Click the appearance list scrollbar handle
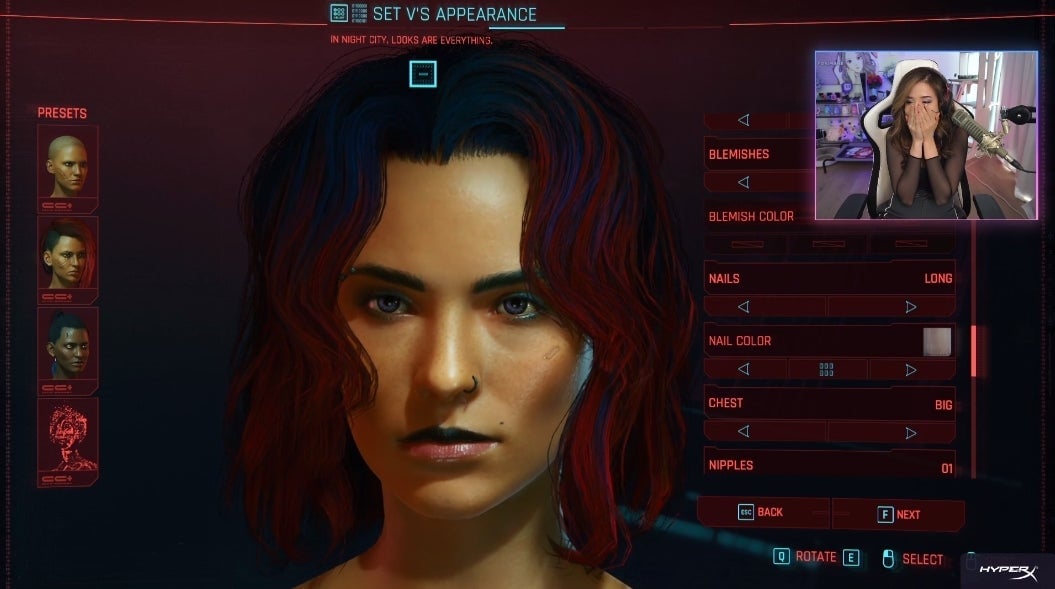 coord(974,351)
